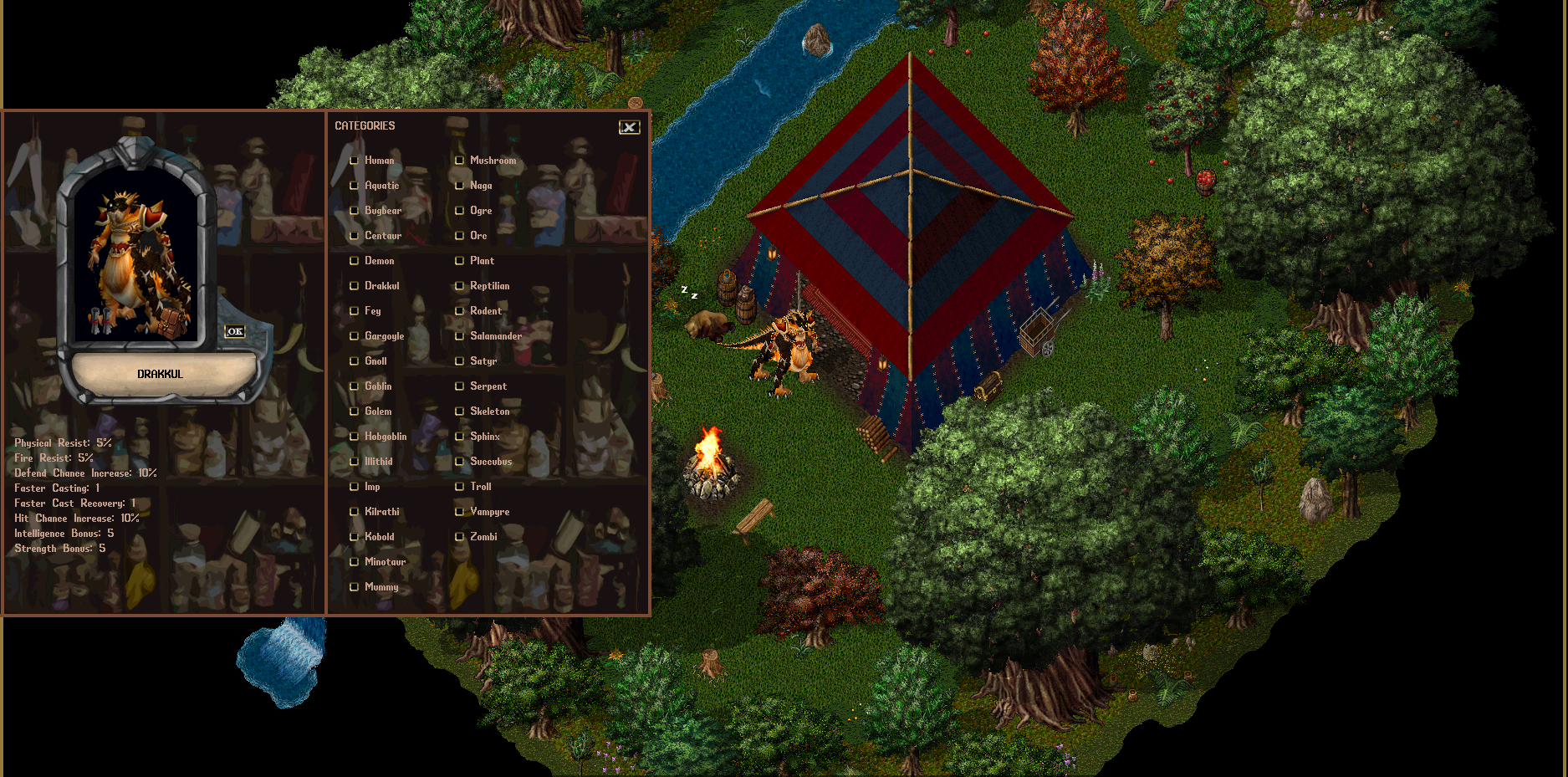Select the Goblin category checkbox
This screenshot has width=1568, height=777.
tap(355, 386)
